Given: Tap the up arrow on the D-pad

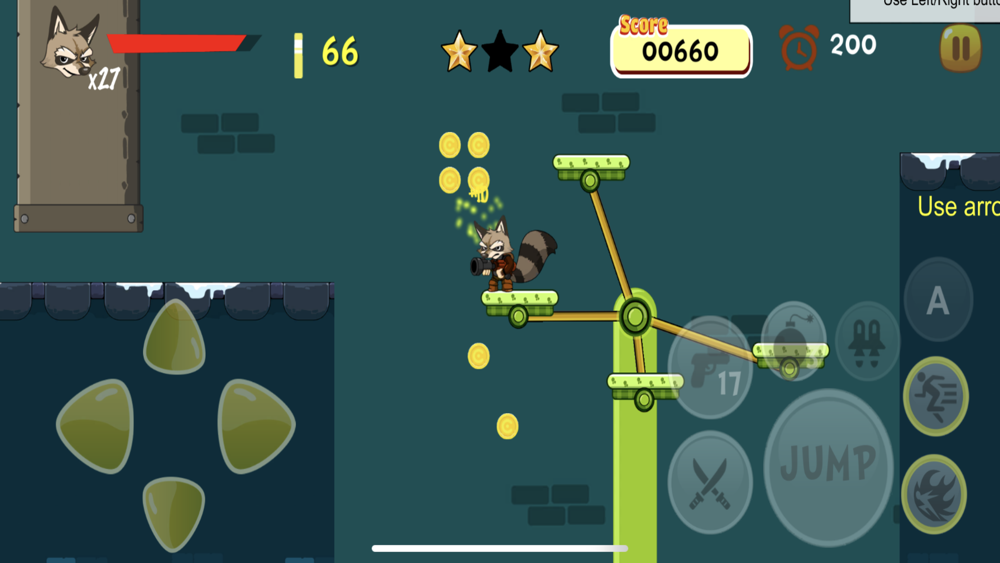Looking at the screenshot, I should click(x=174, y=338).
